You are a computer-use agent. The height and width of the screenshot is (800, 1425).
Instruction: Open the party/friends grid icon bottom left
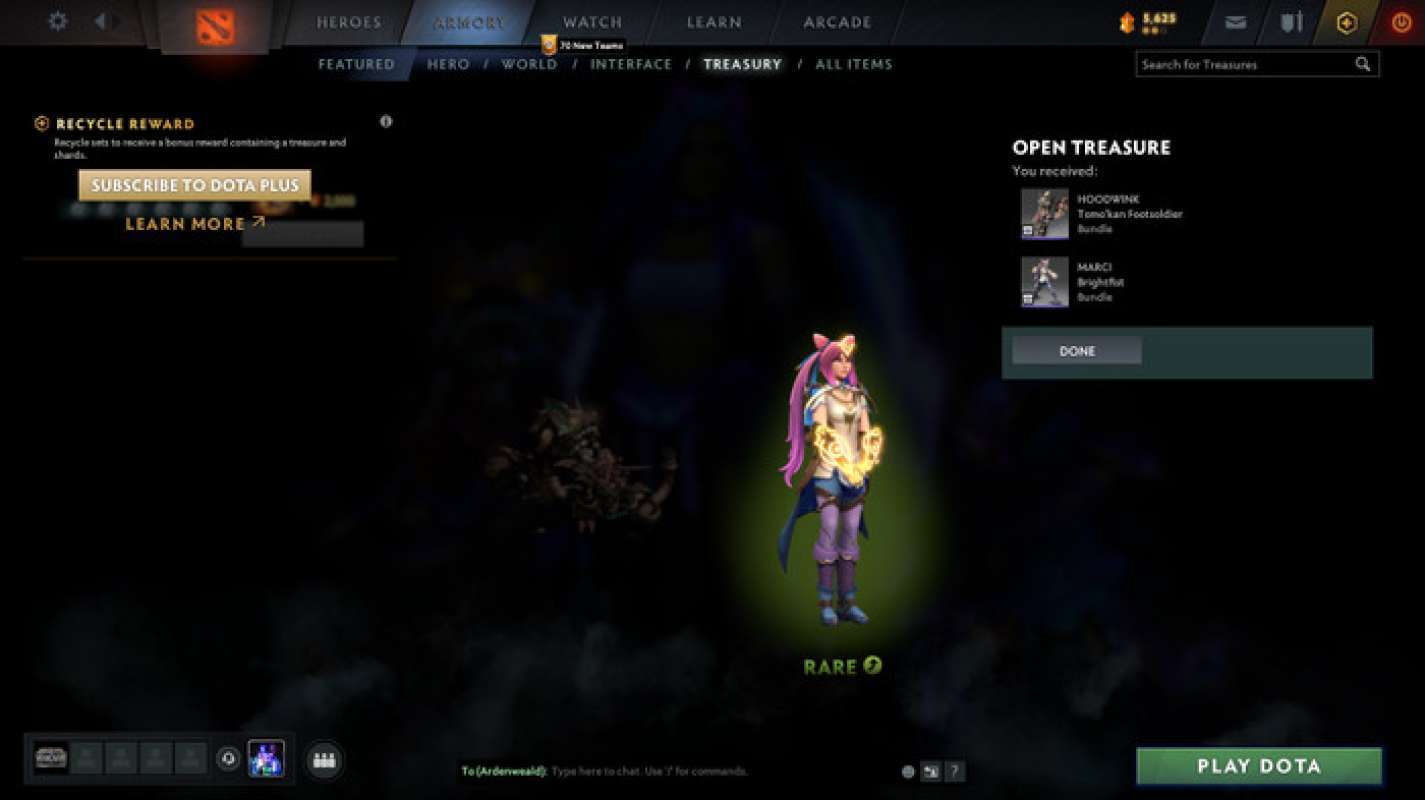(324, 759)
